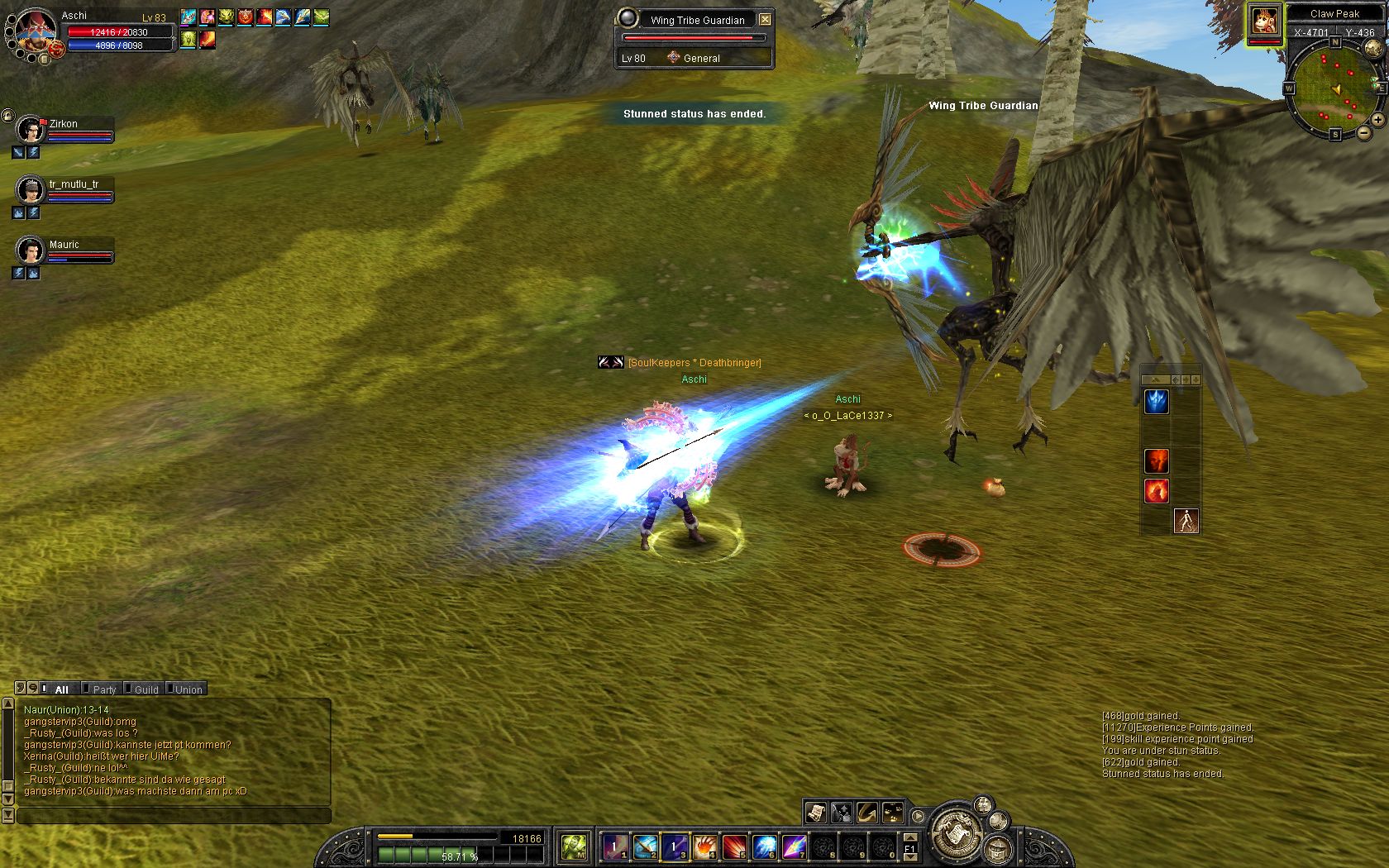Select party member tr_mutlu_tr
Screen dimensions: 1389x868
[31, 190]
